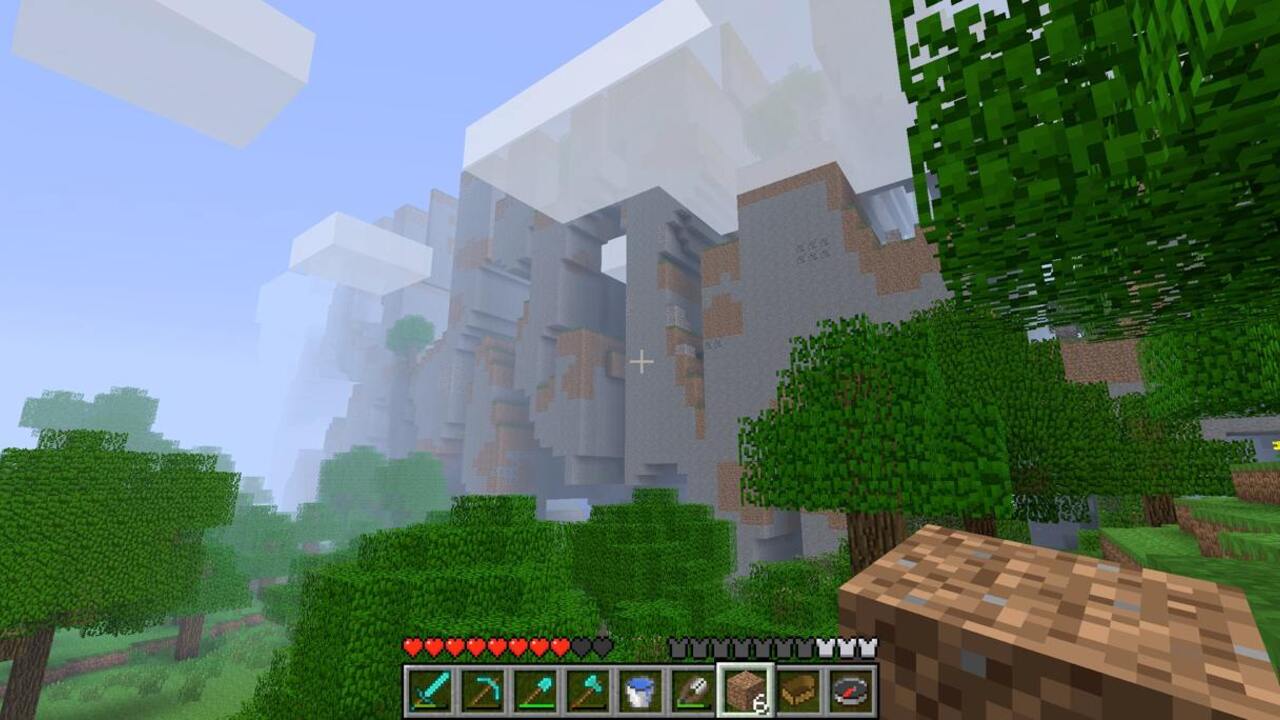Select the wooden boat hotbar slot
Image resolution: width=1280 pixels, height=720 pixels.
[x=799, y=691]
